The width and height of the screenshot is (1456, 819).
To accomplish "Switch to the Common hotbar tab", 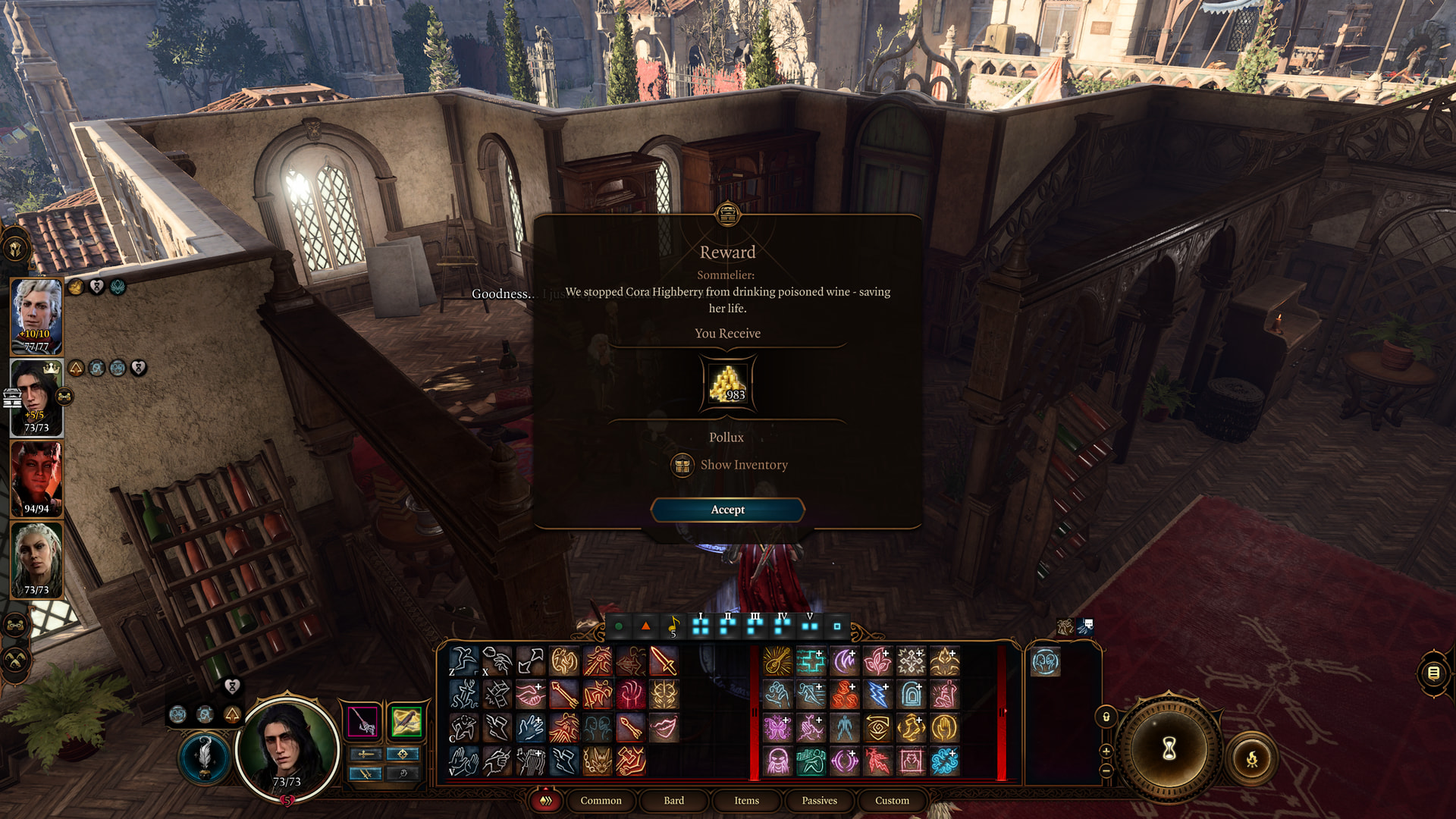I will [601, 800].
